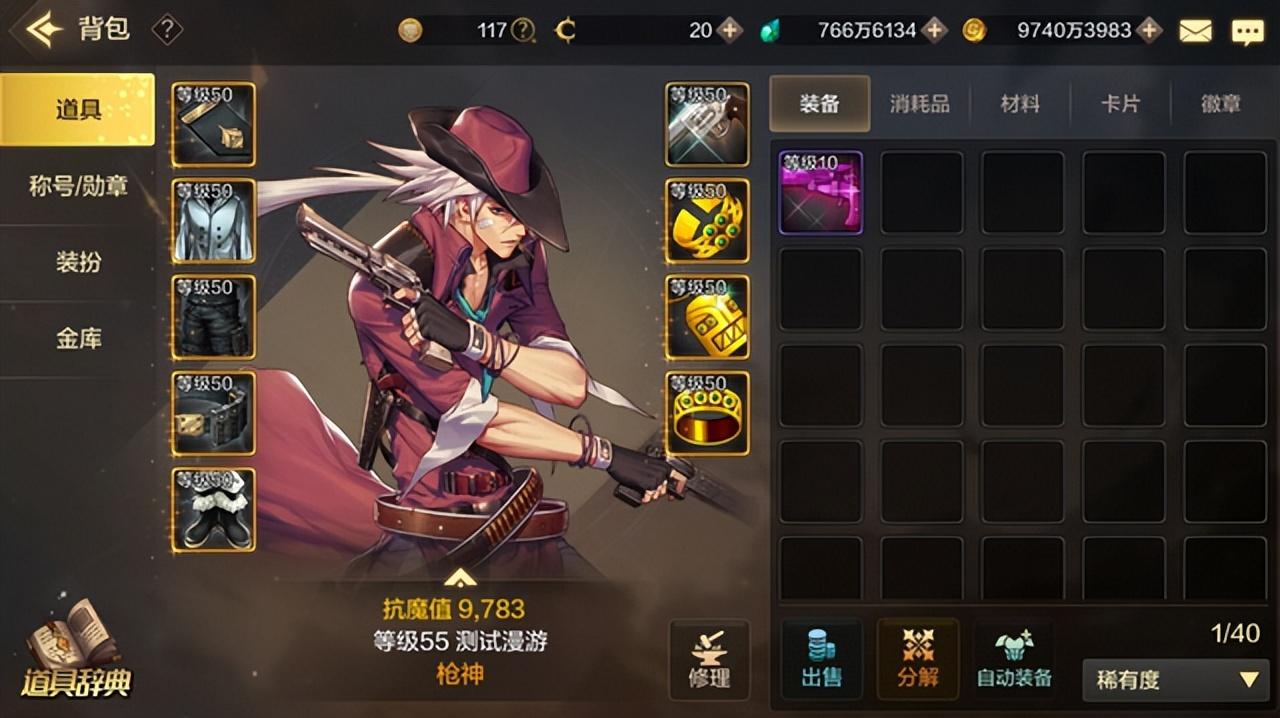The image size is (1280, 718).
Task: Open the 道具辞典 item dictionary
Action: [x=76, y=655]
